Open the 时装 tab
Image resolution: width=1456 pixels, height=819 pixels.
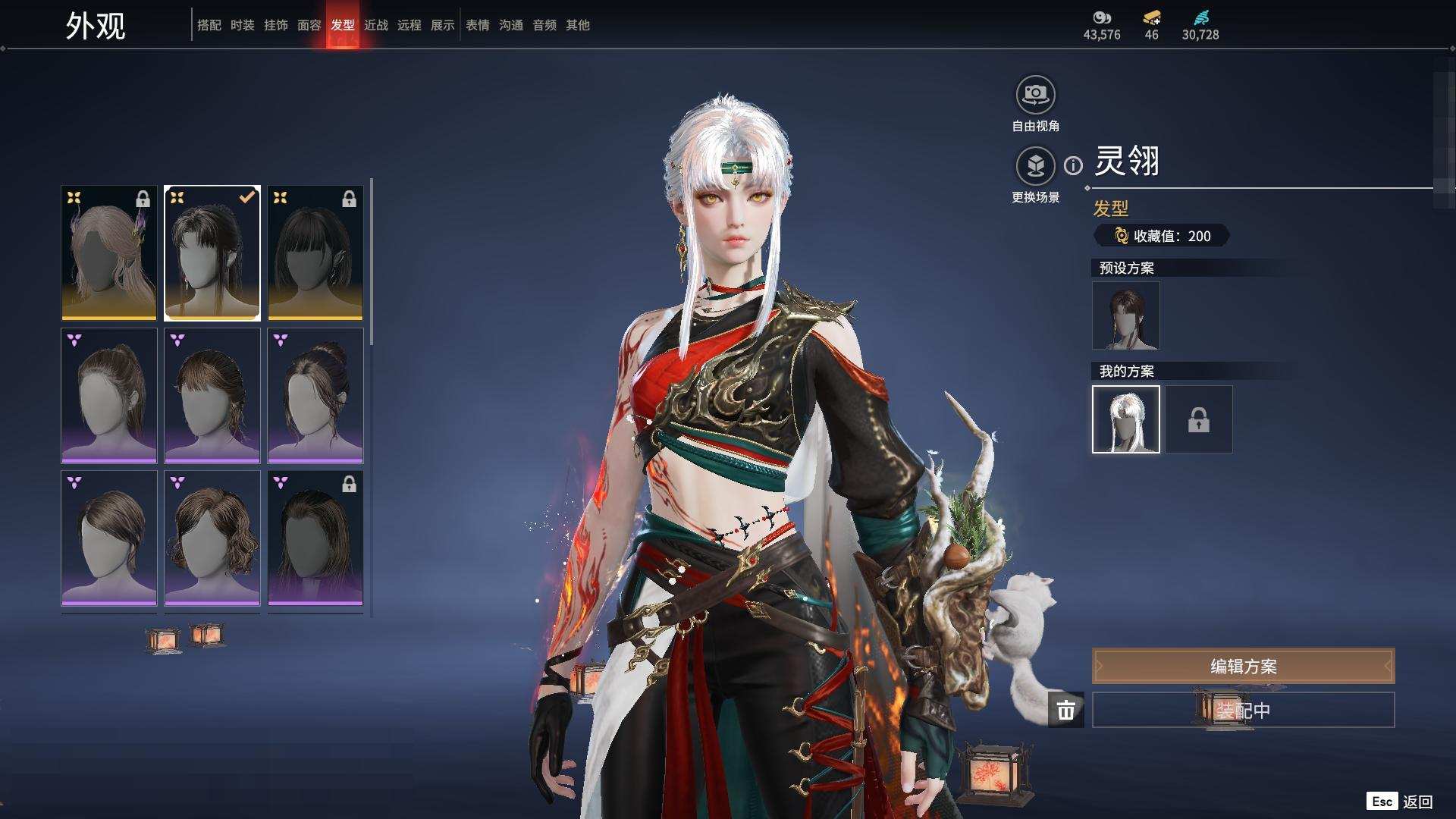click(x=242, y=25)
